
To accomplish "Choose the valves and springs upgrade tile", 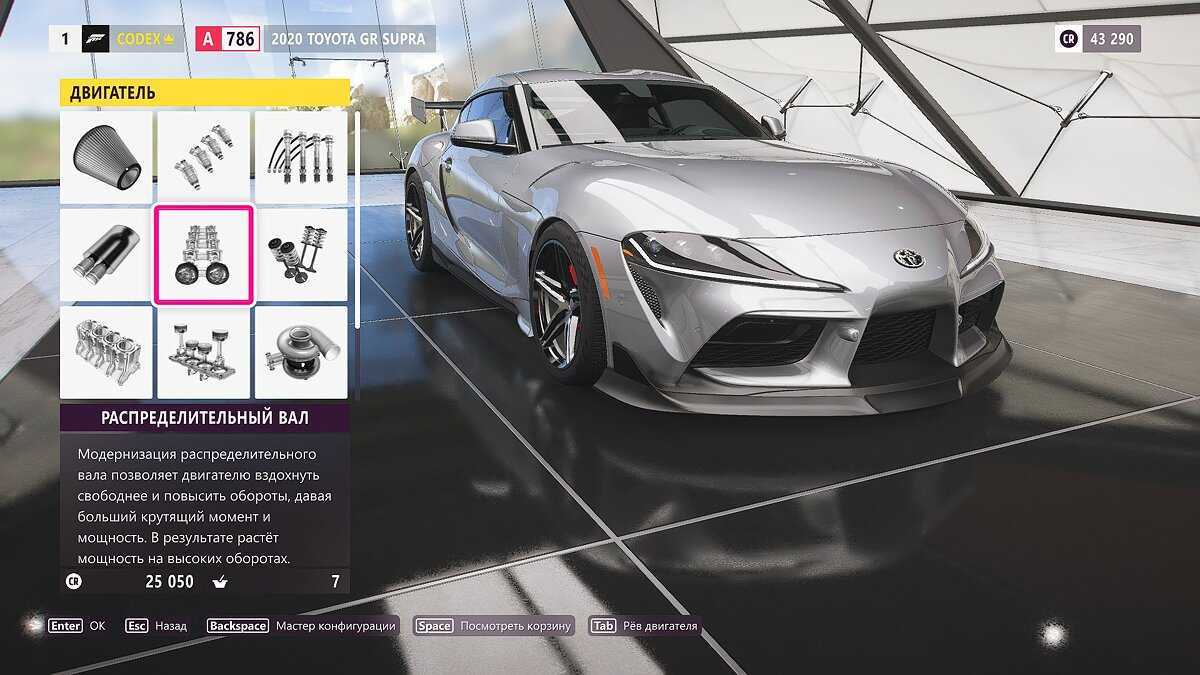I will pyautogui.click(x=301, y=255).
